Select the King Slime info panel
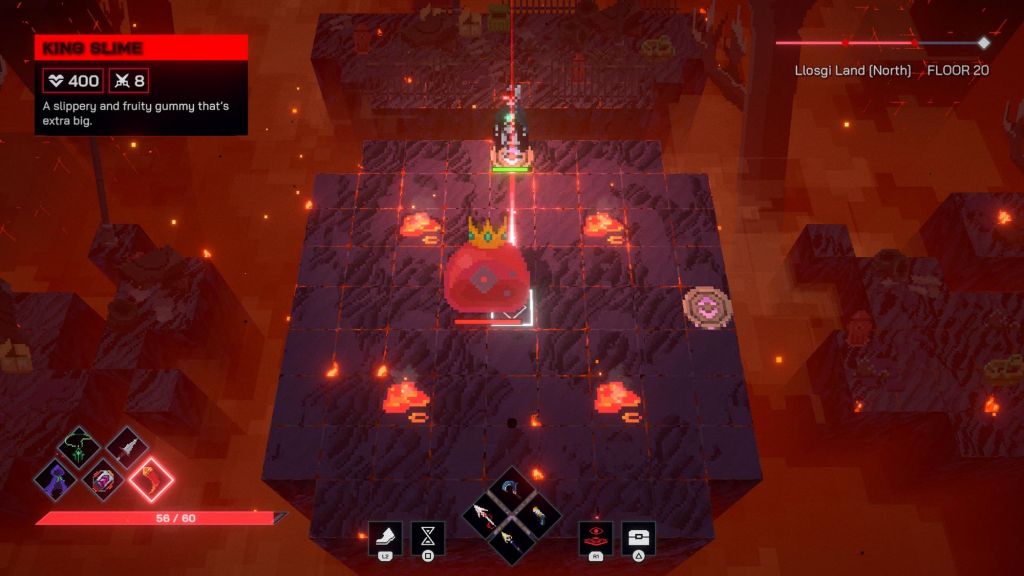This screenshot has width=1024, height=576. tap(141, 85)
